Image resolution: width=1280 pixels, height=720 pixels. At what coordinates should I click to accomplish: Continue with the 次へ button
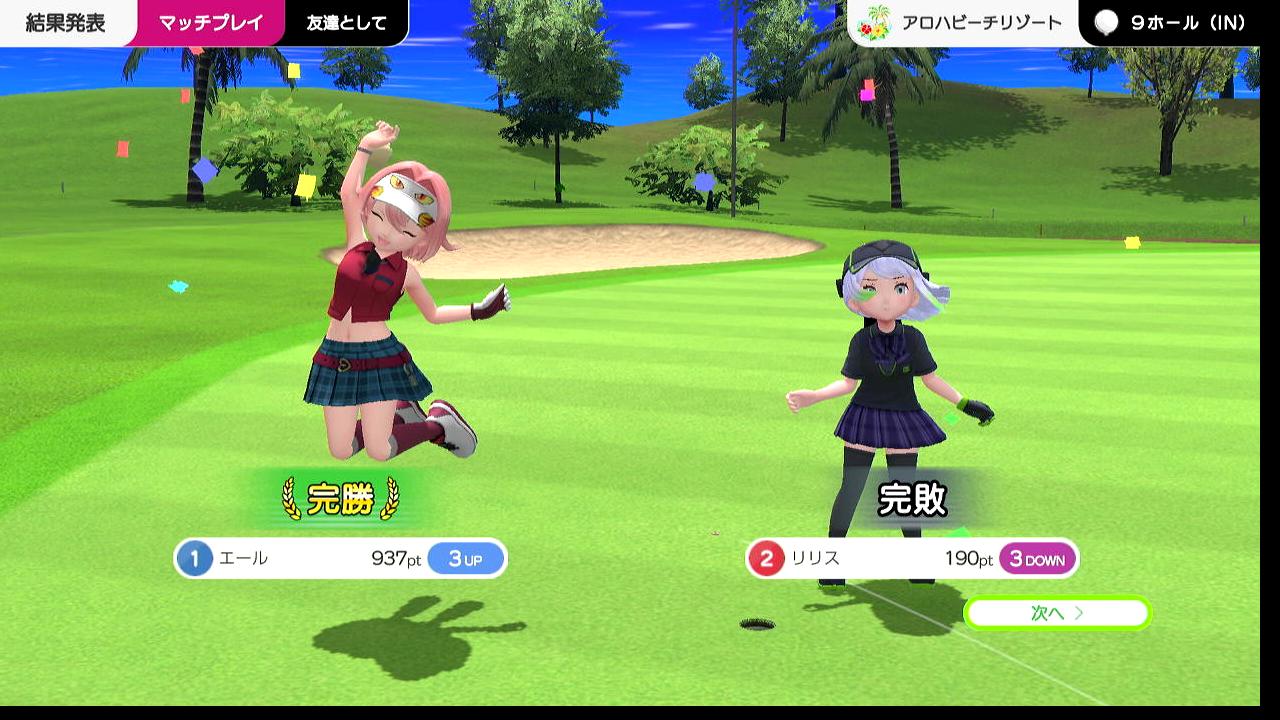click(x=1057, y=613)
